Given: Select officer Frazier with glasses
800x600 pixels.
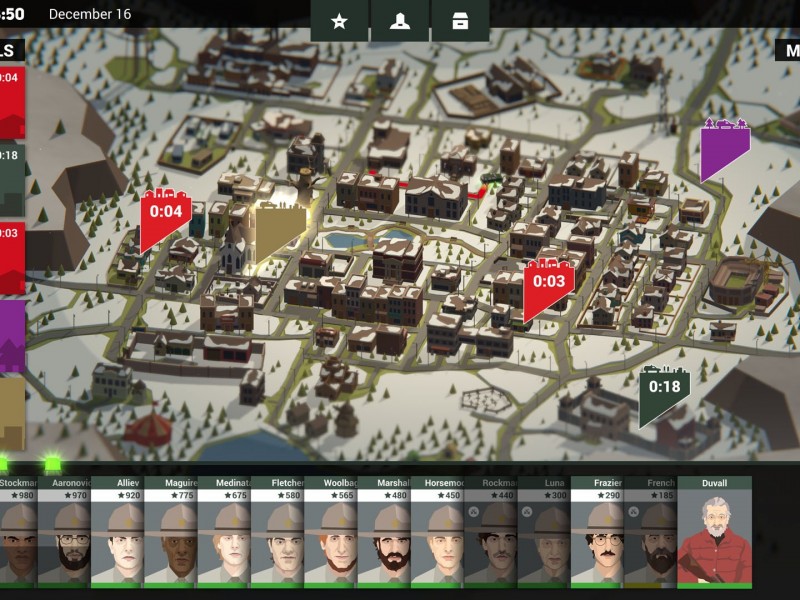Looking at the screenshot, I should pyautogui.click(x=597, y=530).
